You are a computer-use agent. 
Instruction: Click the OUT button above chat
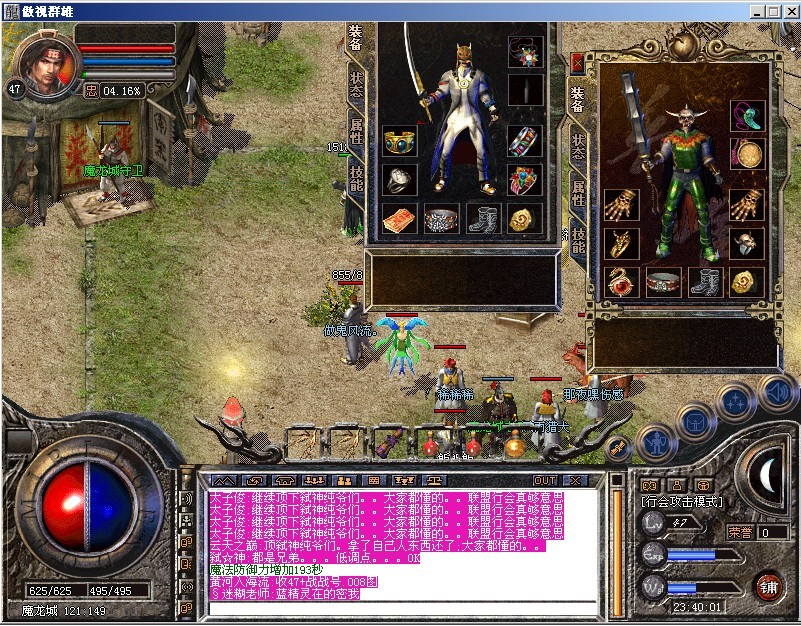point(544,481)
